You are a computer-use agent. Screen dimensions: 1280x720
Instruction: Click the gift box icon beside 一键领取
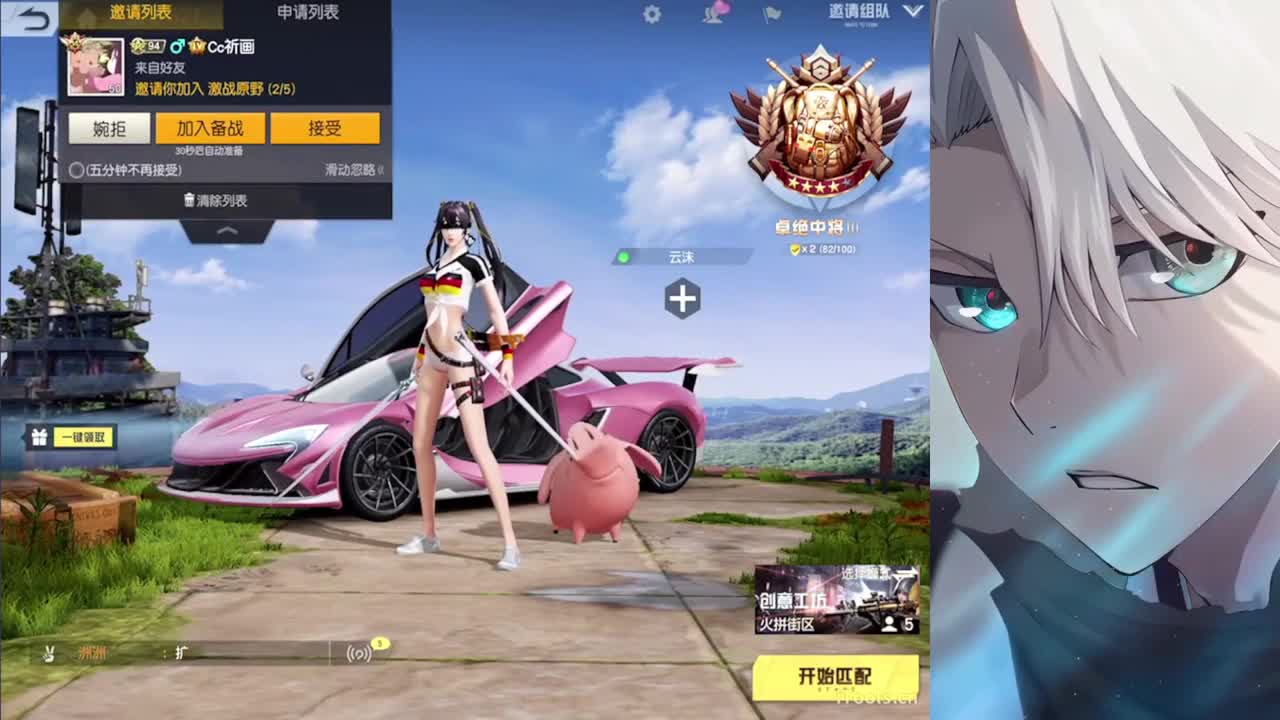tap(37, 438)
